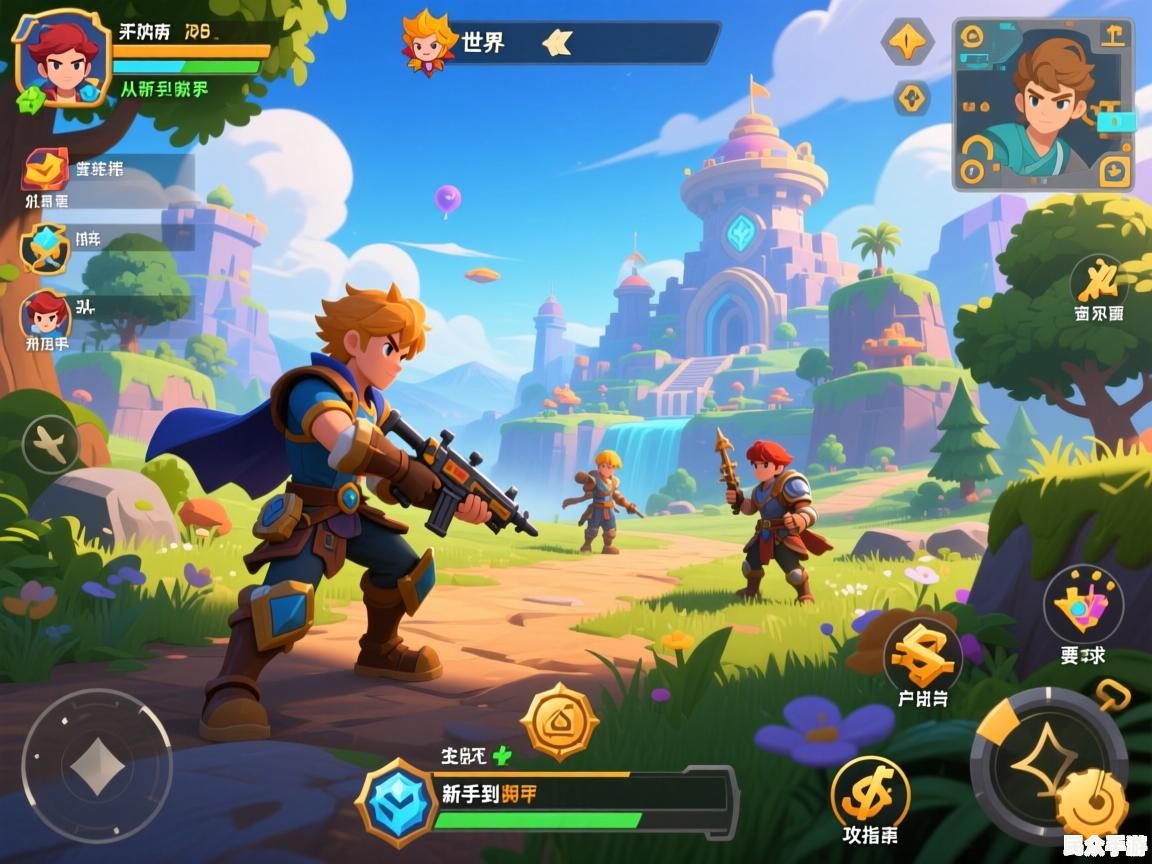Image resolution: width=1152 pixels, height=864 pixels.
Task: Use the orange S-symbol skill button
Action: [922, 656]
